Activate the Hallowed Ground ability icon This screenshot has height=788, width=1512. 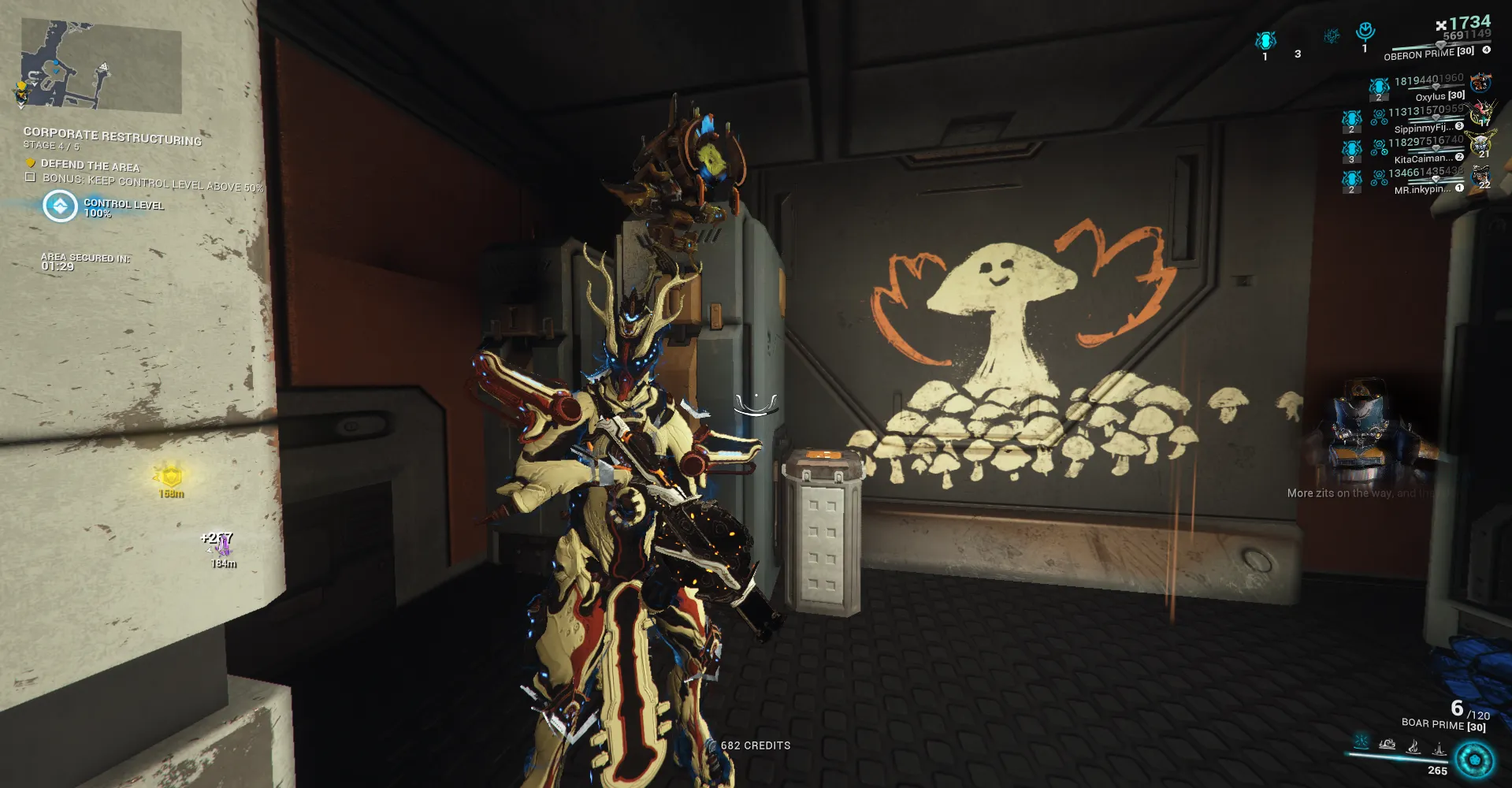click(x=1387, y=743)
